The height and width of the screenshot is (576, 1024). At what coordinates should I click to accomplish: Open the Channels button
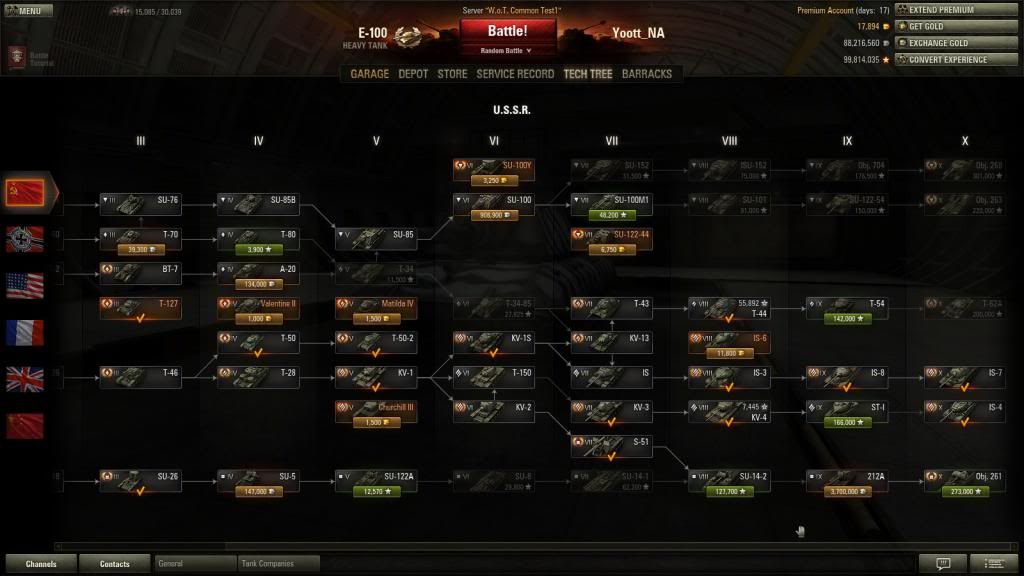click(x=41, y=564)
